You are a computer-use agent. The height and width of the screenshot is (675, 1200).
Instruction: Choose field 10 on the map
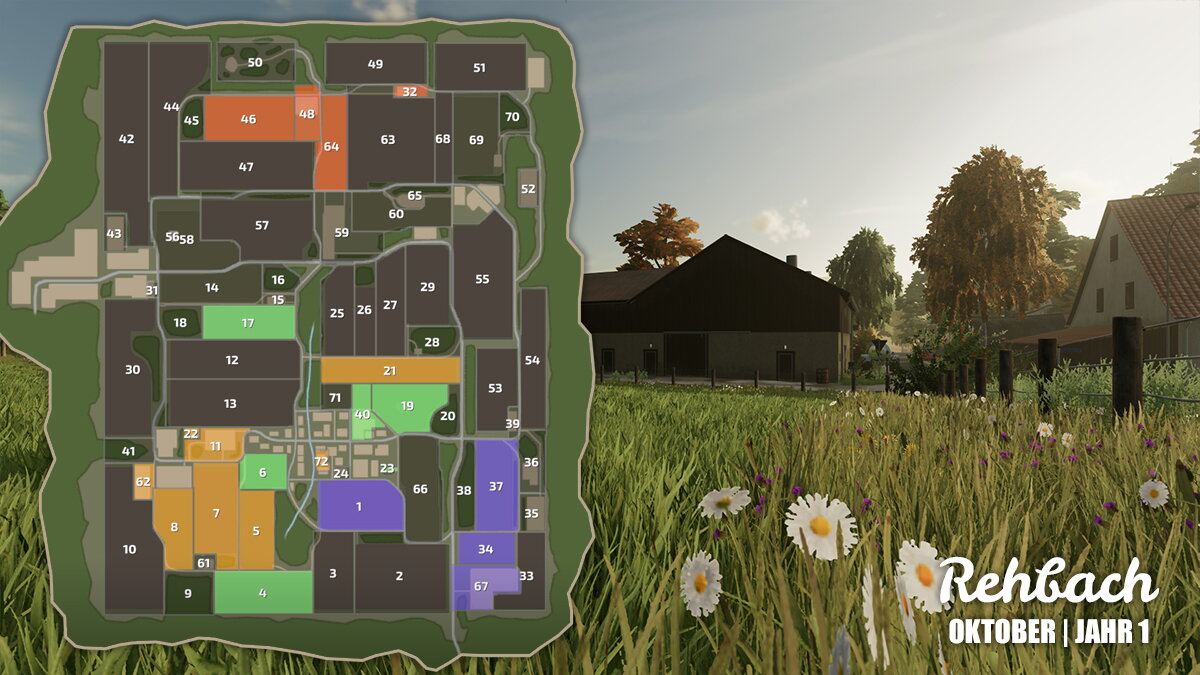[130, 549]
